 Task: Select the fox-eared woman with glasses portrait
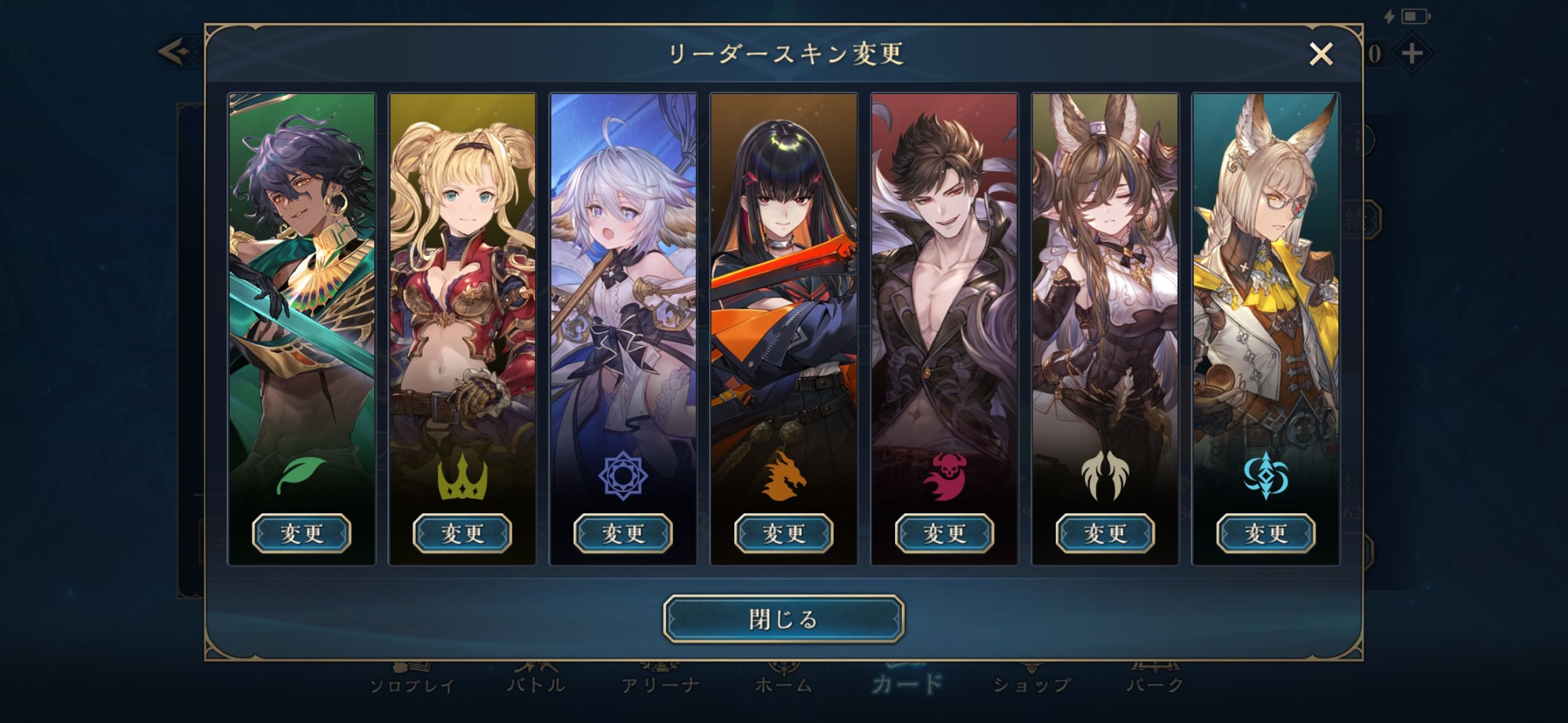[x=1266, y=276]
